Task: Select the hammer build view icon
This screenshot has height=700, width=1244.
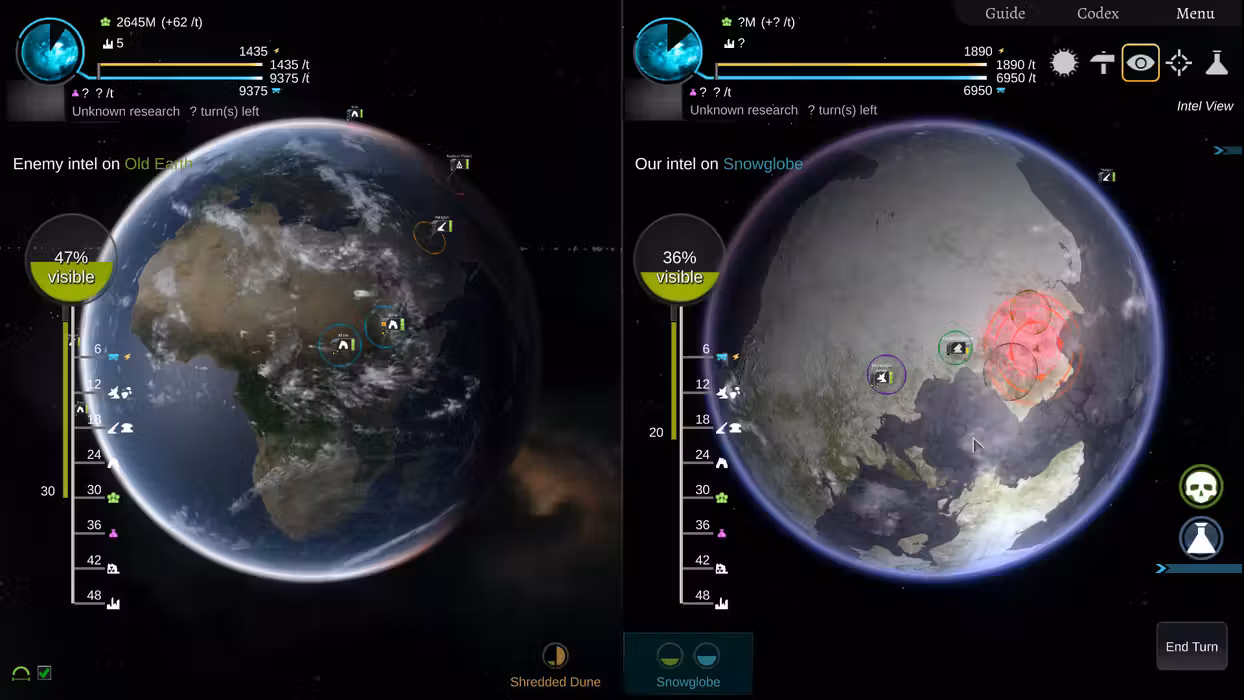Action: point(1102,63)
